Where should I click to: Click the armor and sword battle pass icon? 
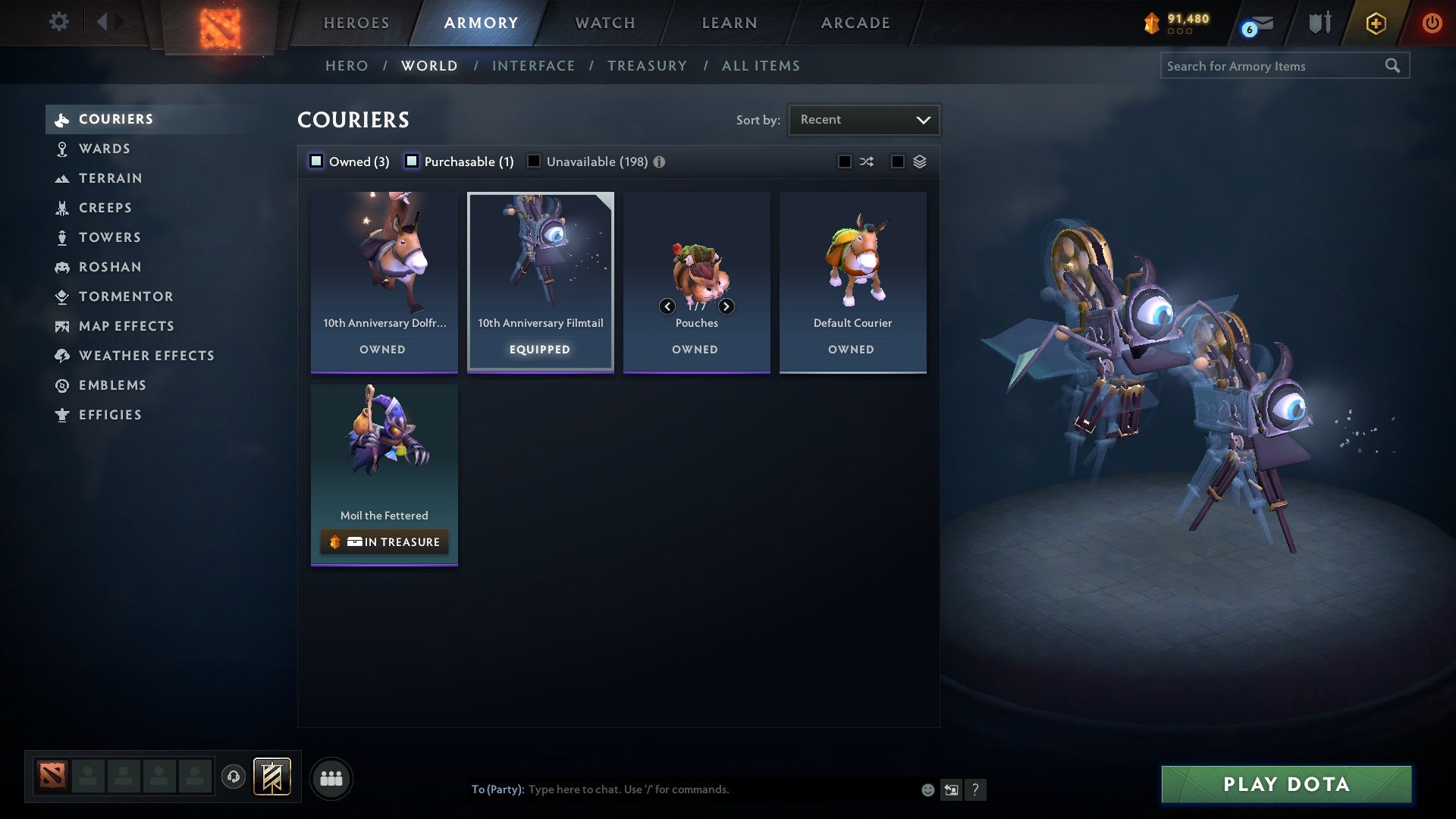pos(1319,23)
